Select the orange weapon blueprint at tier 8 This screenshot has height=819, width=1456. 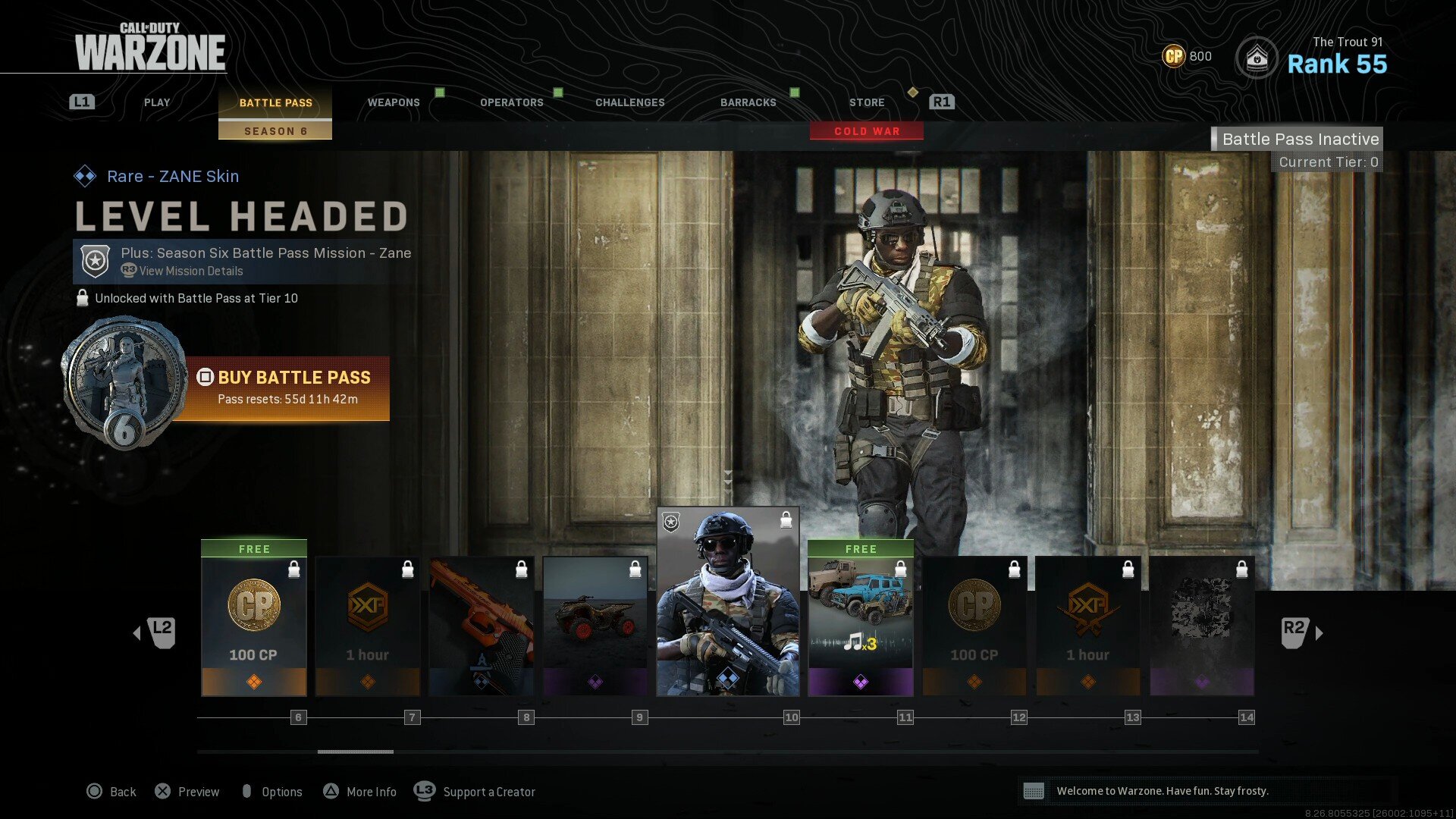click(482, 626)
